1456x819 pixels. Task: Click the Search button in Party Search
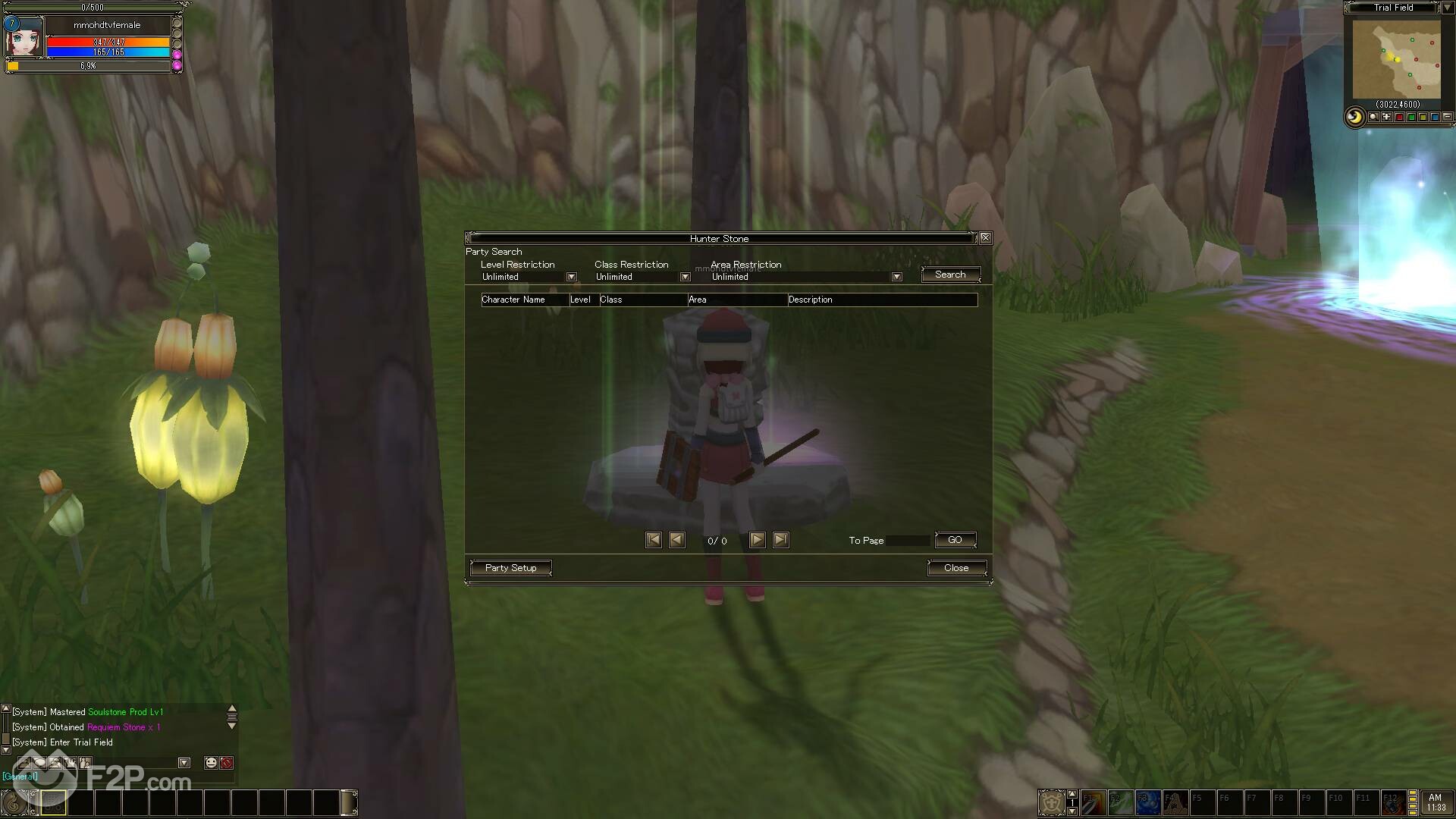point(950,275)
